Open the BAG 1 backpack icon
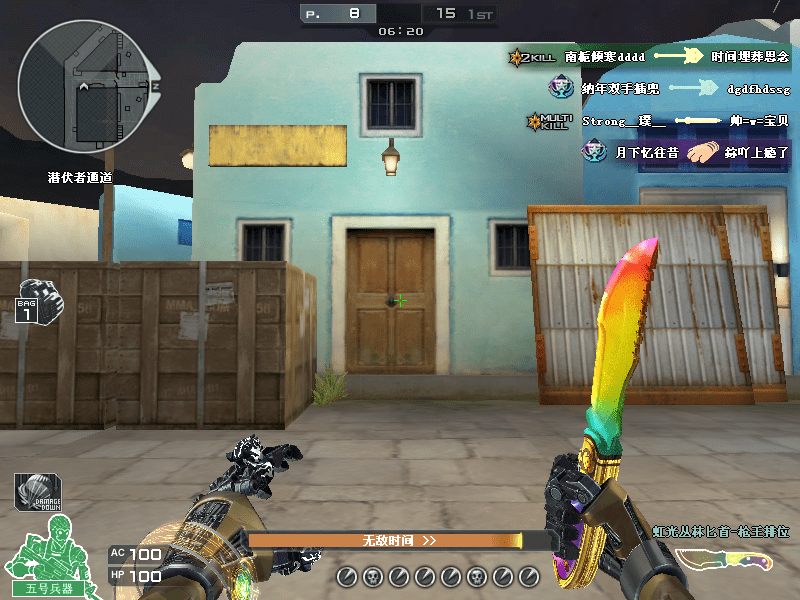This screenshot has height=600, width=800. (x=35, y=301)
